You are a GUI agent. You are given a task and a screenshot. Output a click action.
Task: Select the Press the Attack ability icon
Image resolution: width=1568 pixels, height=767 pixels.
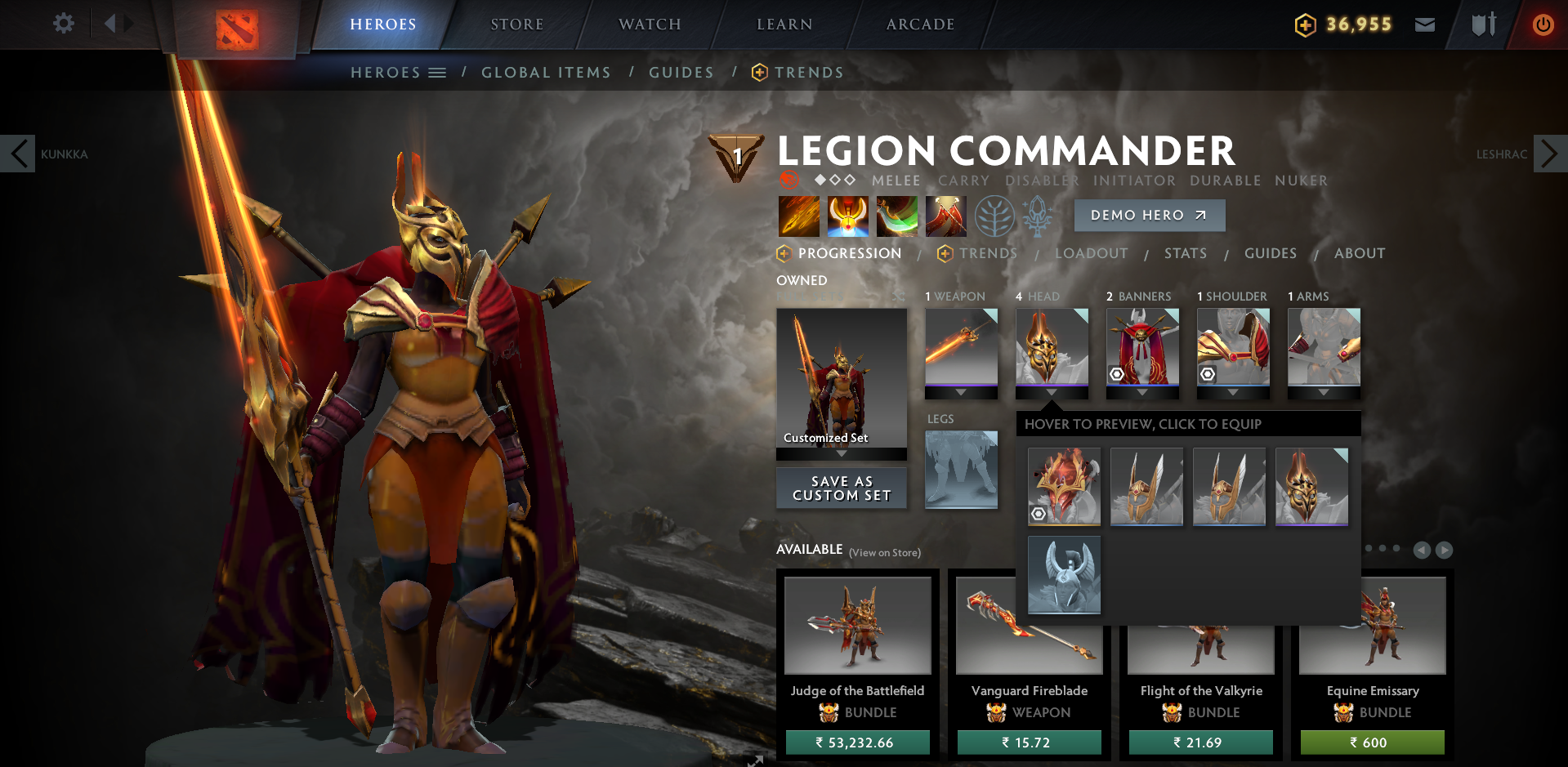847,216
